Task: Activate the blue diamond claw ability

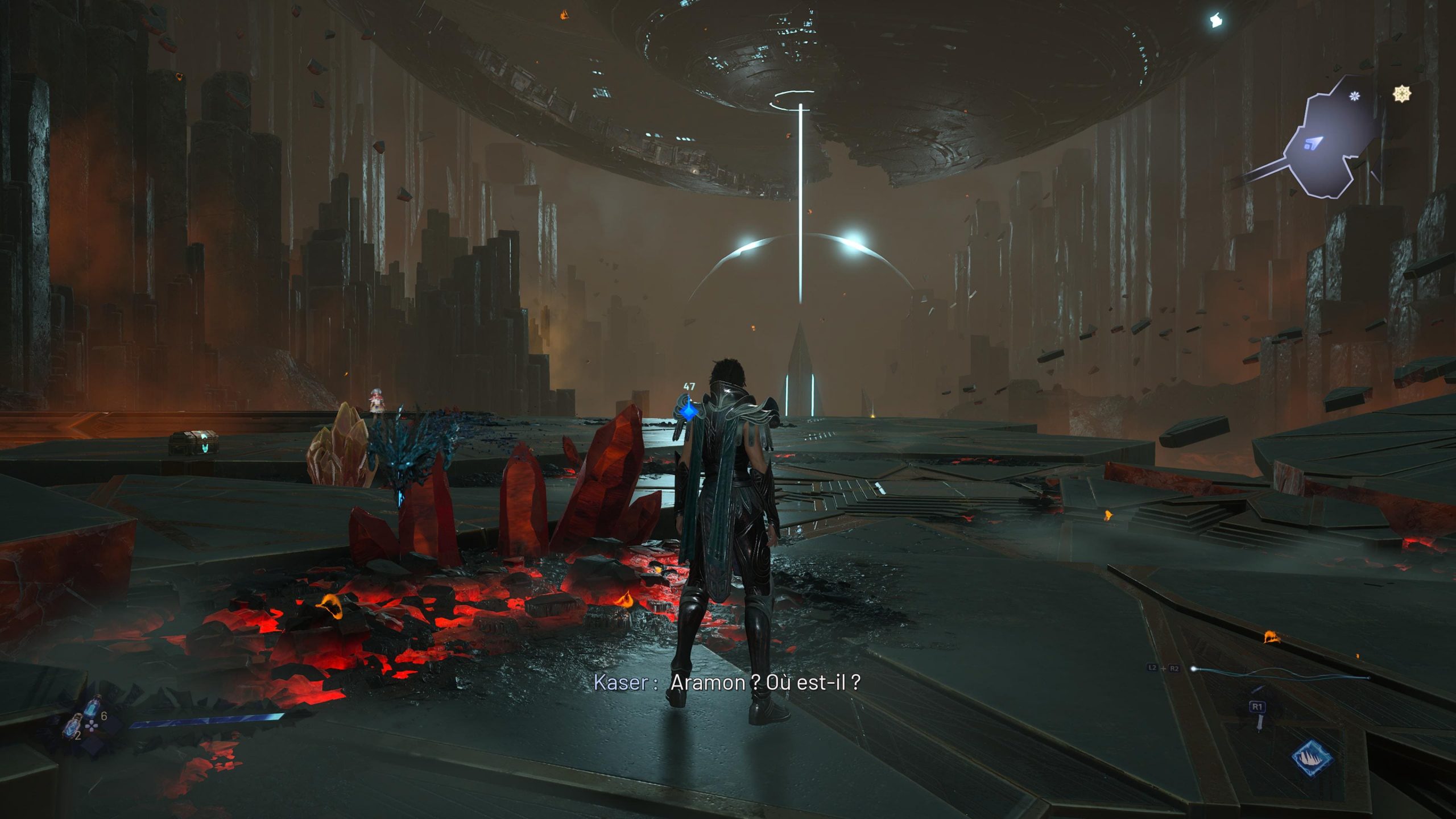Action: [1312, 758]
